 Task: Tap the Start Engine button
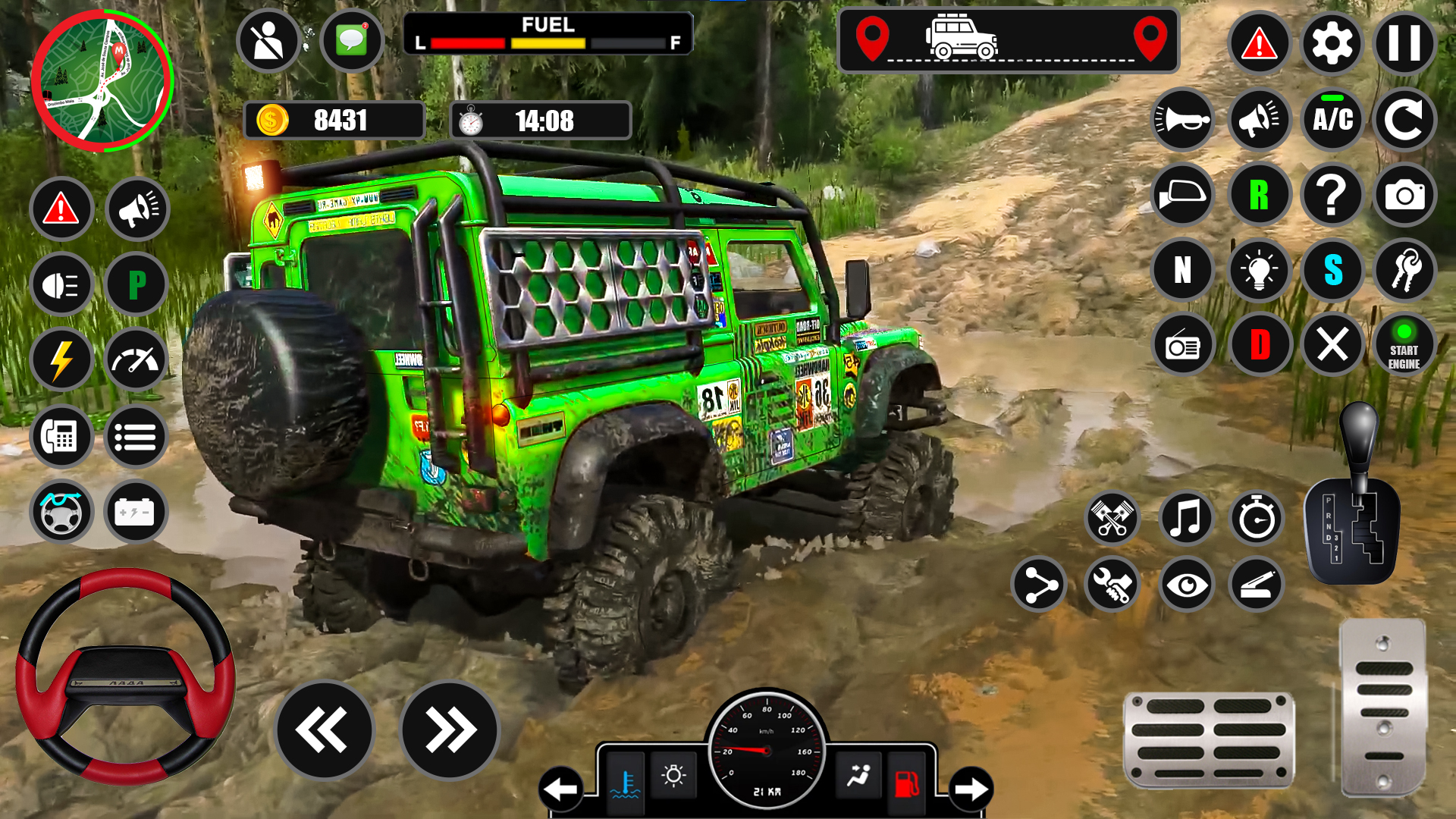point(1404,346)
